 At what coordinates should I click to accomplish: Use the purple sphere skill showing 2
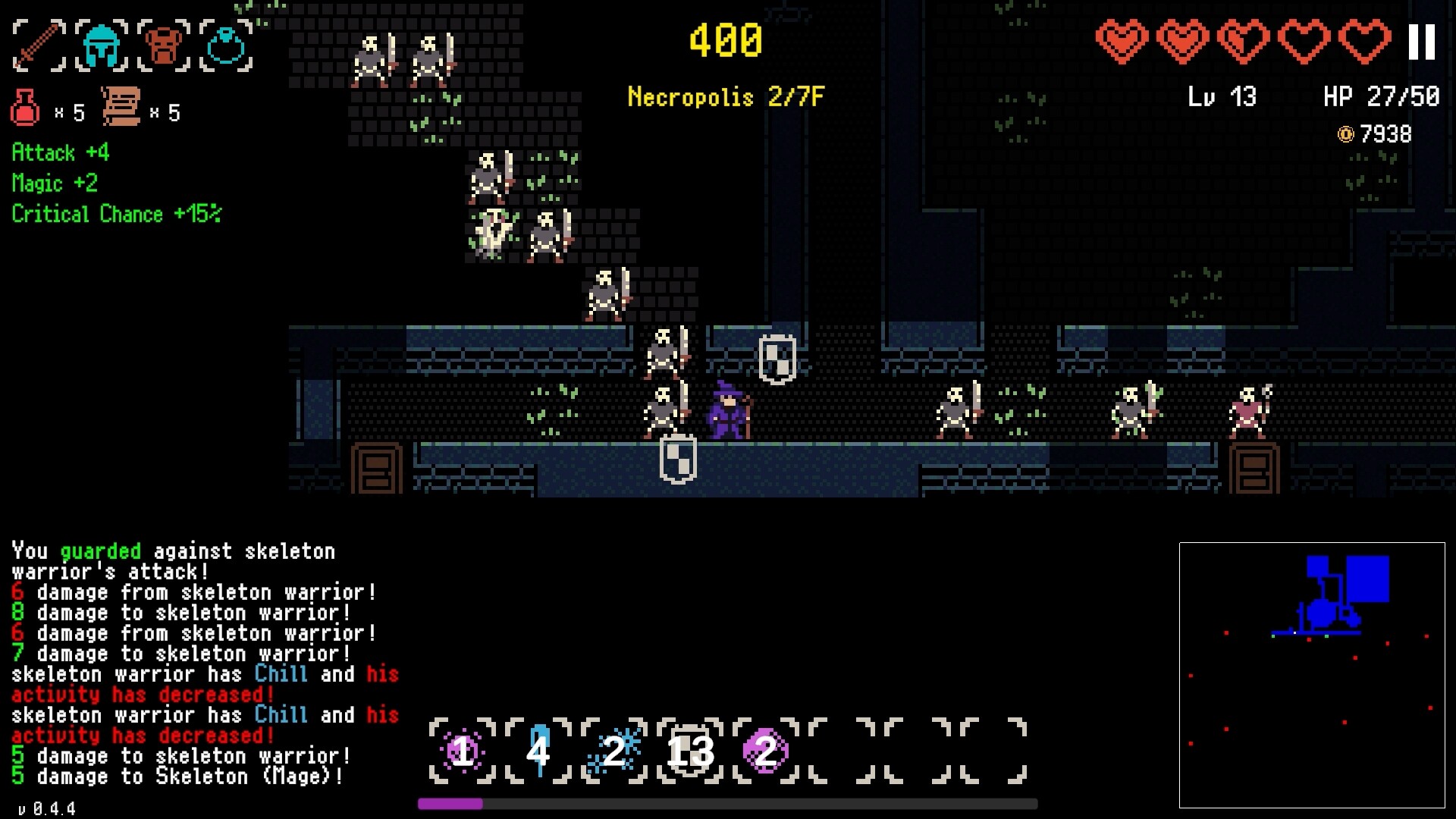click(765, 751)
